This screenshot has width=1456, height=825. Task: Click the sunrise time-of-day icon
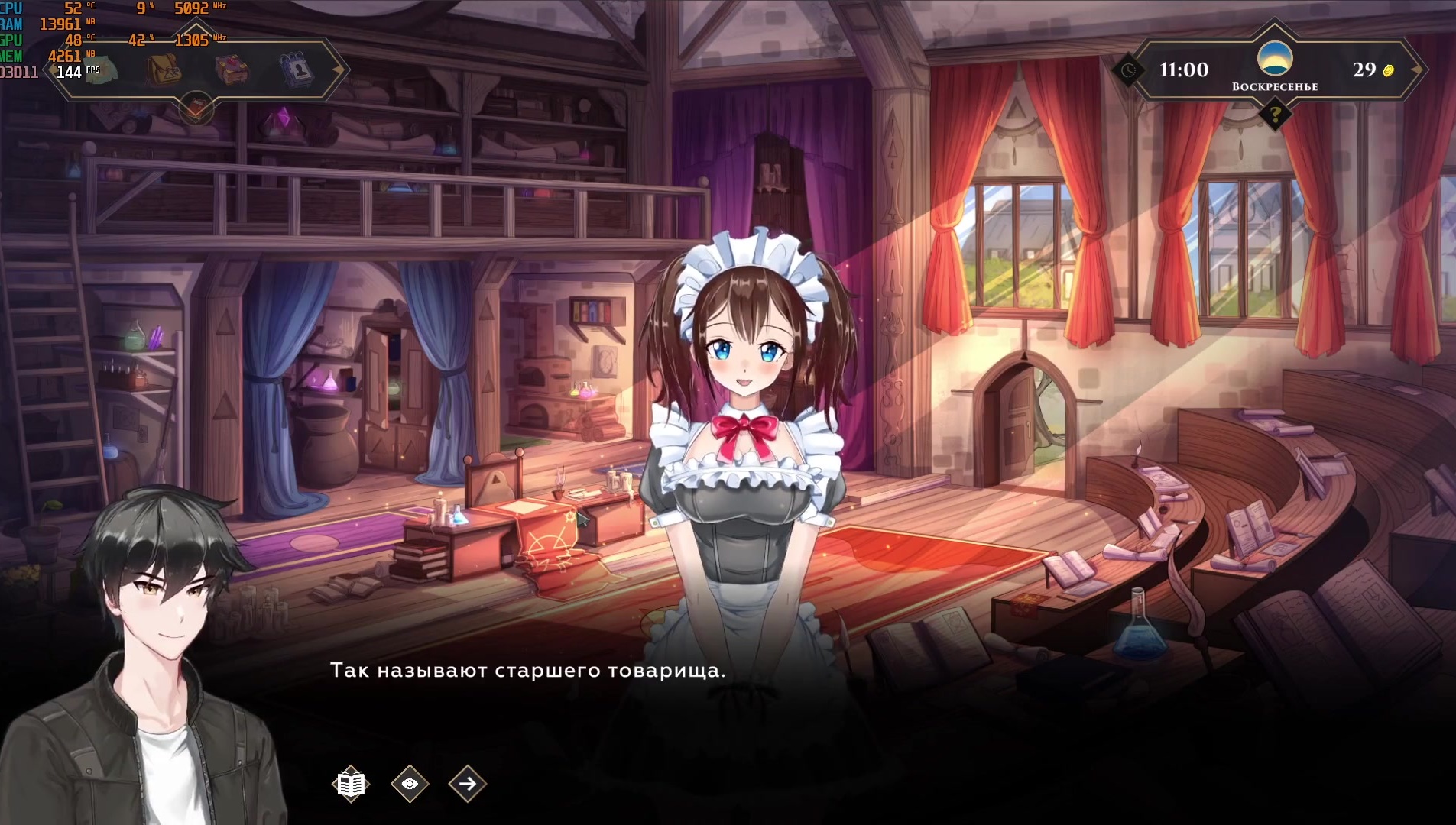coord(1275,59)
